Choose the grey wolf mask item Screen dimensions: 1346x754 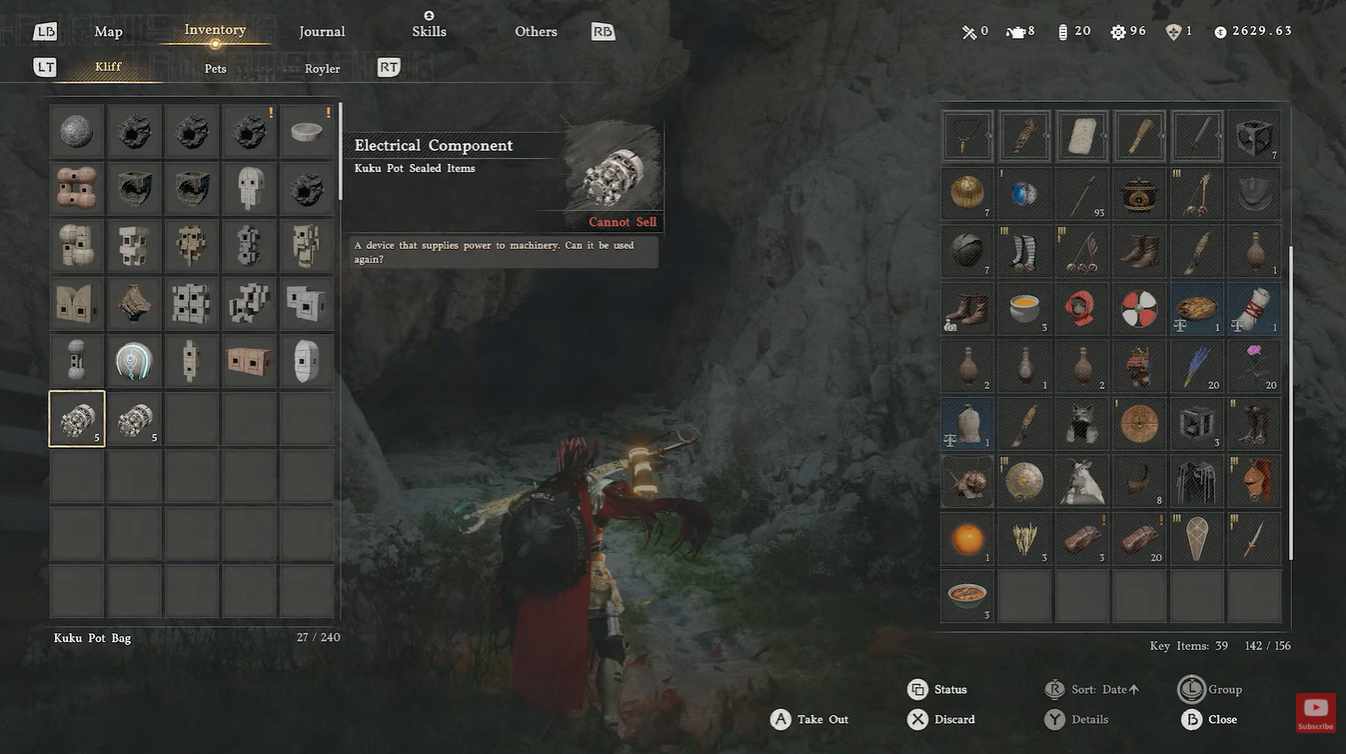tap(1081, 423)
